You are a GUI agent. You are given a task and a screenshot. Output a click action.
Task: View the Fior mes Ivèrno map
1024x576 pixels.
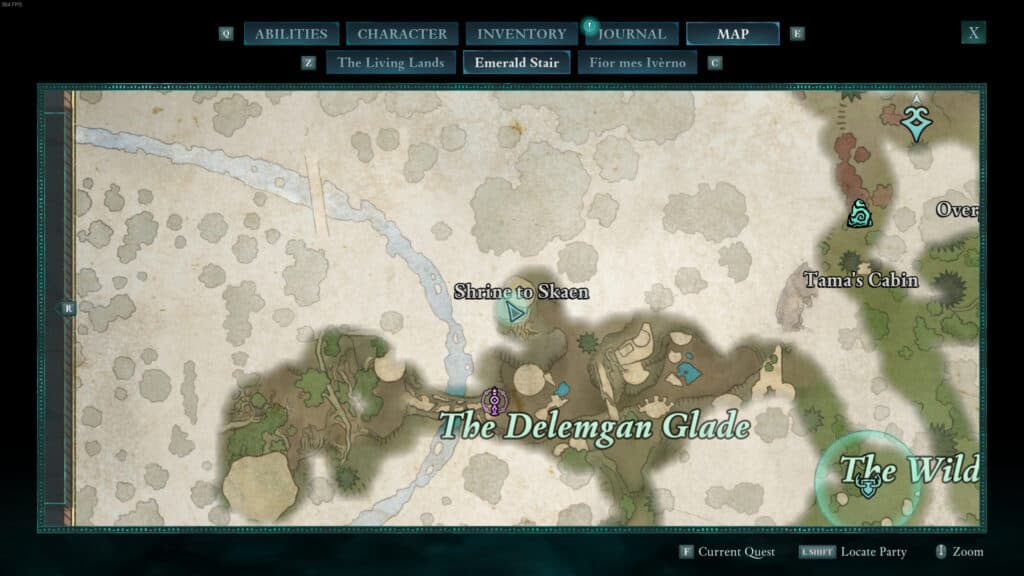[x=637, y=63]
